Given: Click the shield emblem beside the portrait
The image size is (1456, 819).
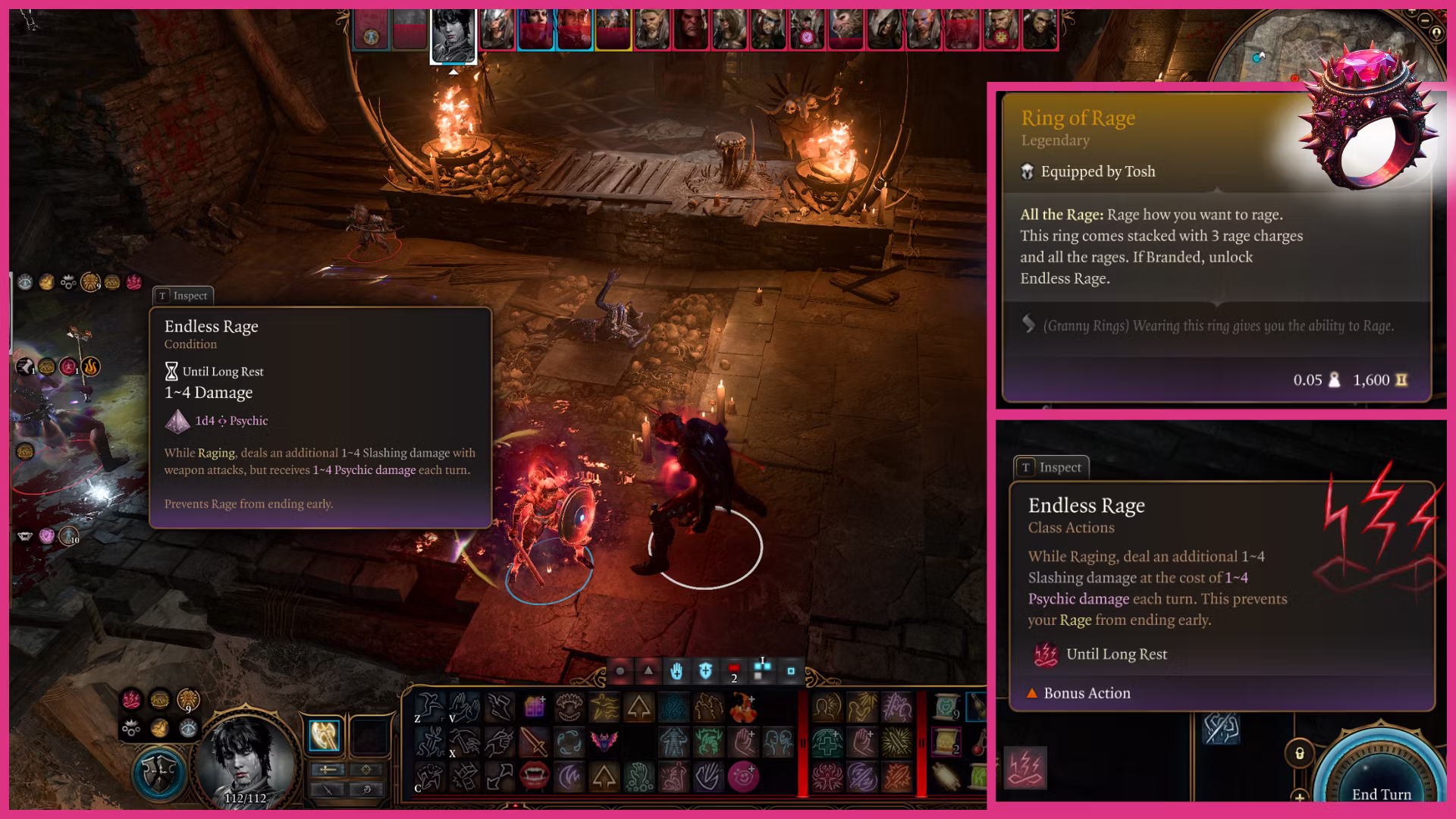Looking at the screenshot, I should click(x=159, y=773).
